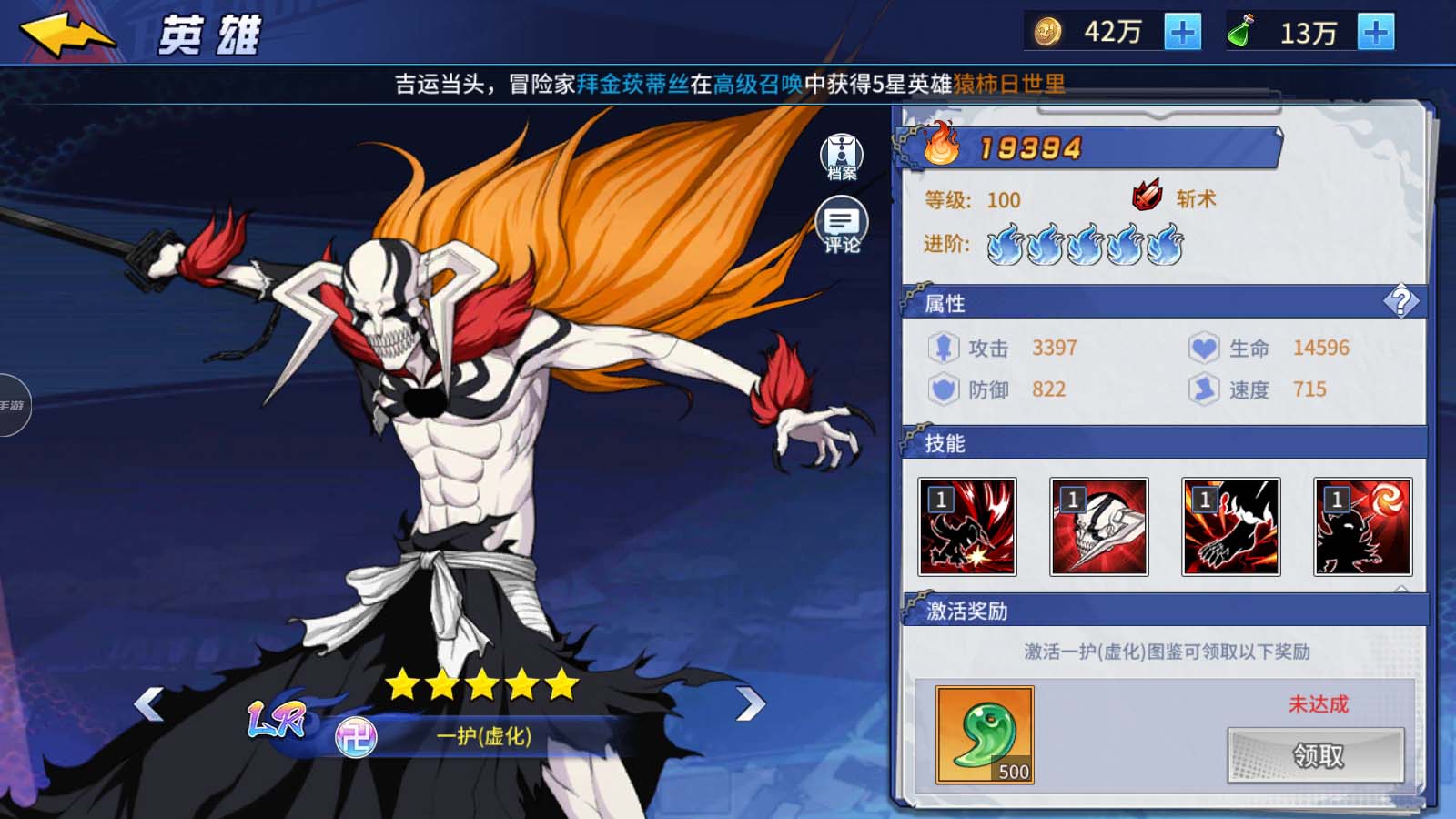Open the 档案 hero profile
The image size is (1456, 819).
tap(842, 157)
